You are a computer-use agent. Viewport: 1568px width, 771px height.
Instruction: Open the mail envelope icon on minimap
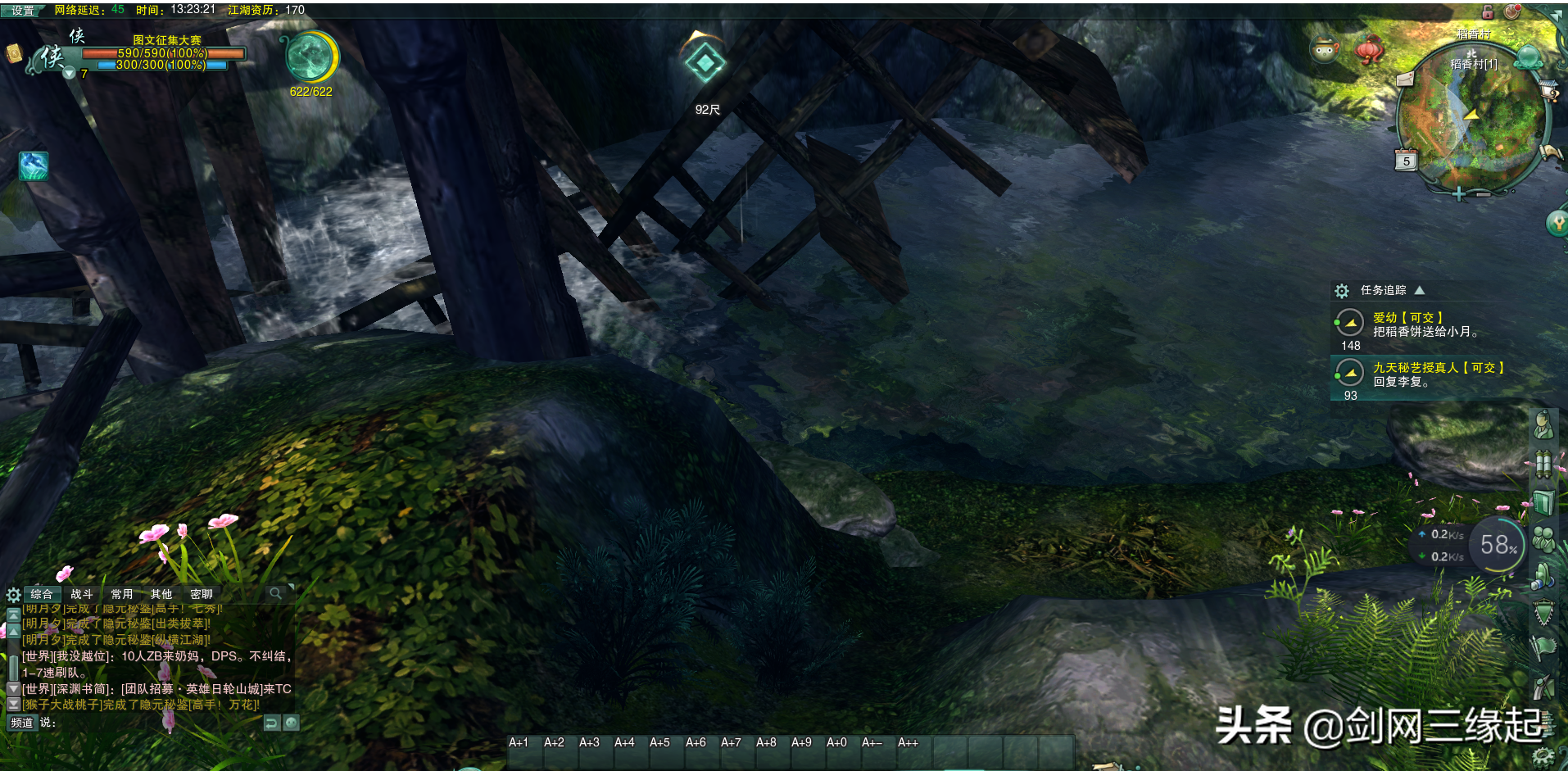(x=1405, y=79)
